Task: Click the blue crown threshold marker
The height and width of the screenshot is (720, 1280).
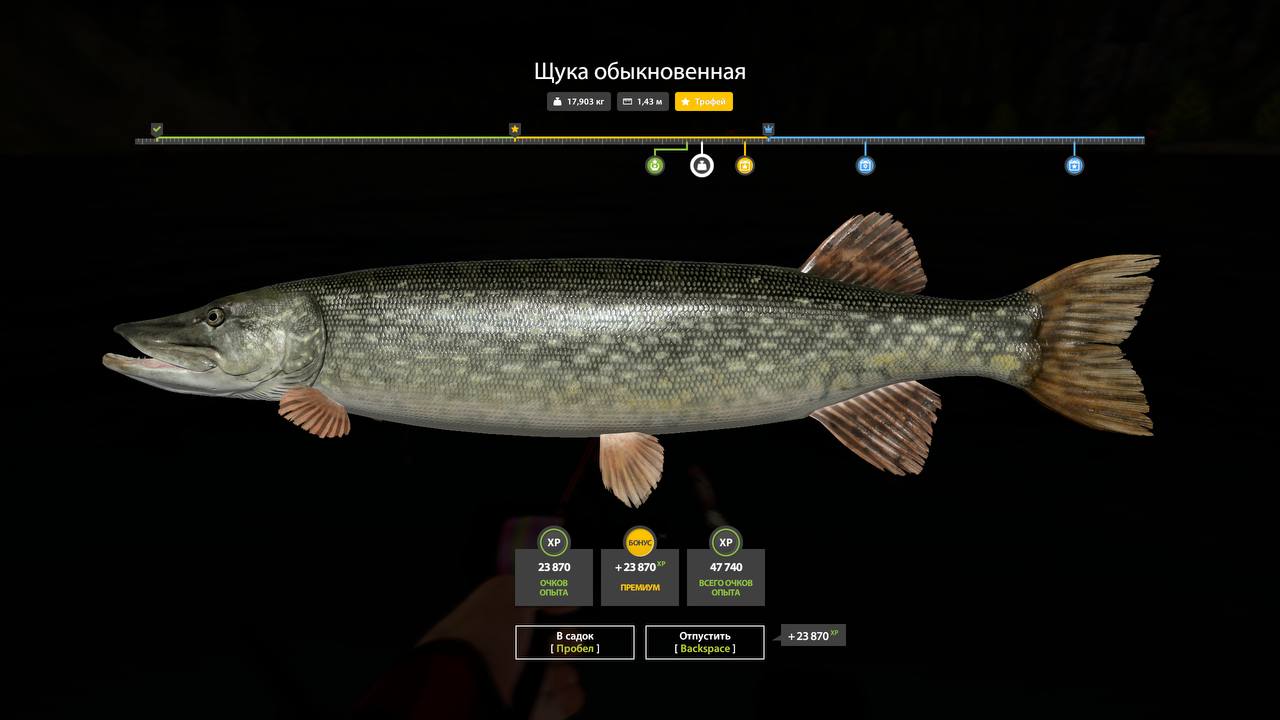Action: click(x=768, y=129)
